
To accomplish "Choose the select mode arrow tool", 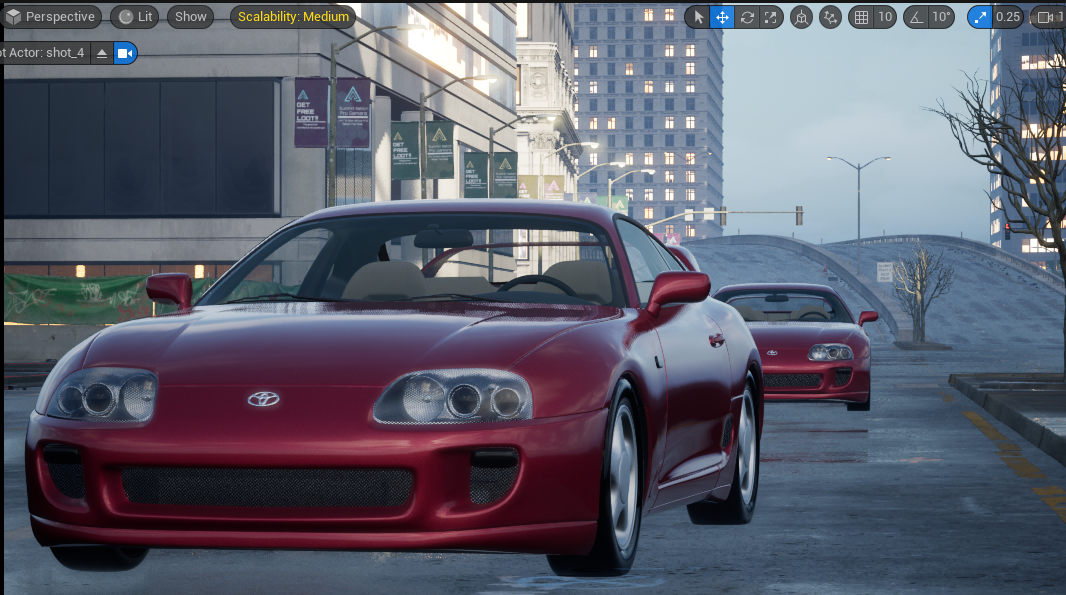I will pos(699,17).
